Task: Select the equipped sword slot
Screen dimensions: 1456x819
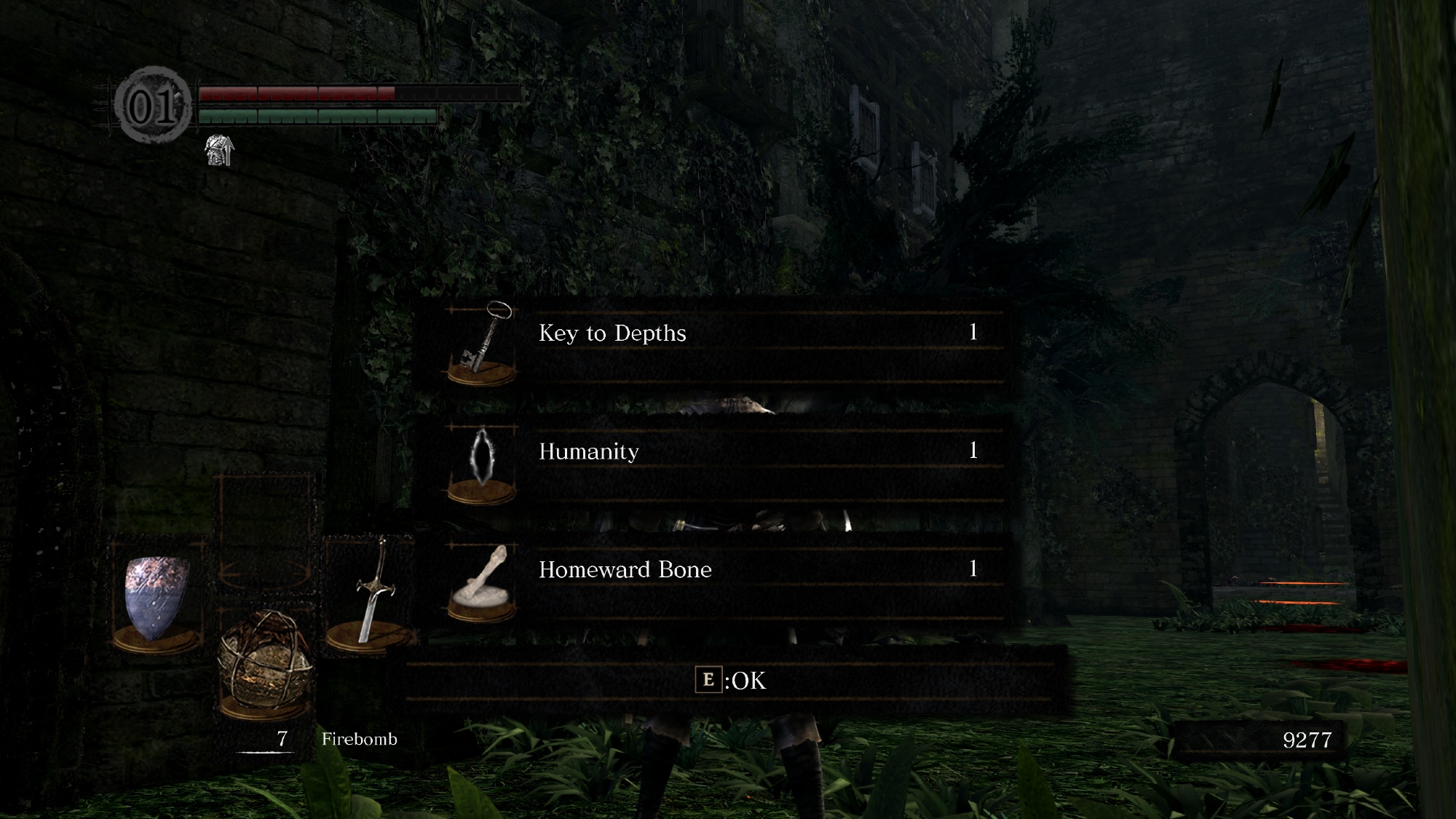Action: click(x=371, y=593)
